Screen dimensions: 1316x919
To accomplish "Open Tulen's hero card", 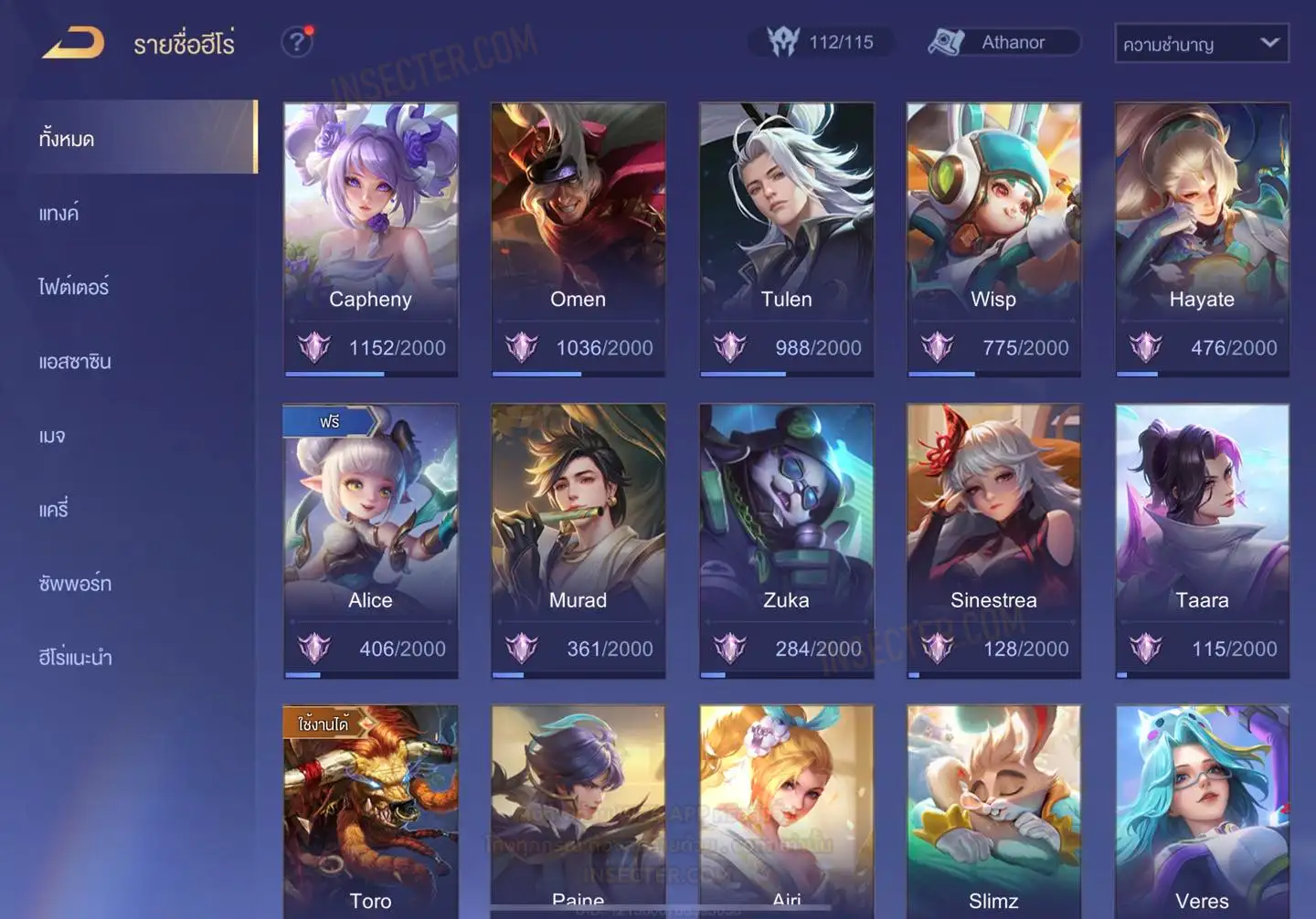I will (x=786, y=238).
